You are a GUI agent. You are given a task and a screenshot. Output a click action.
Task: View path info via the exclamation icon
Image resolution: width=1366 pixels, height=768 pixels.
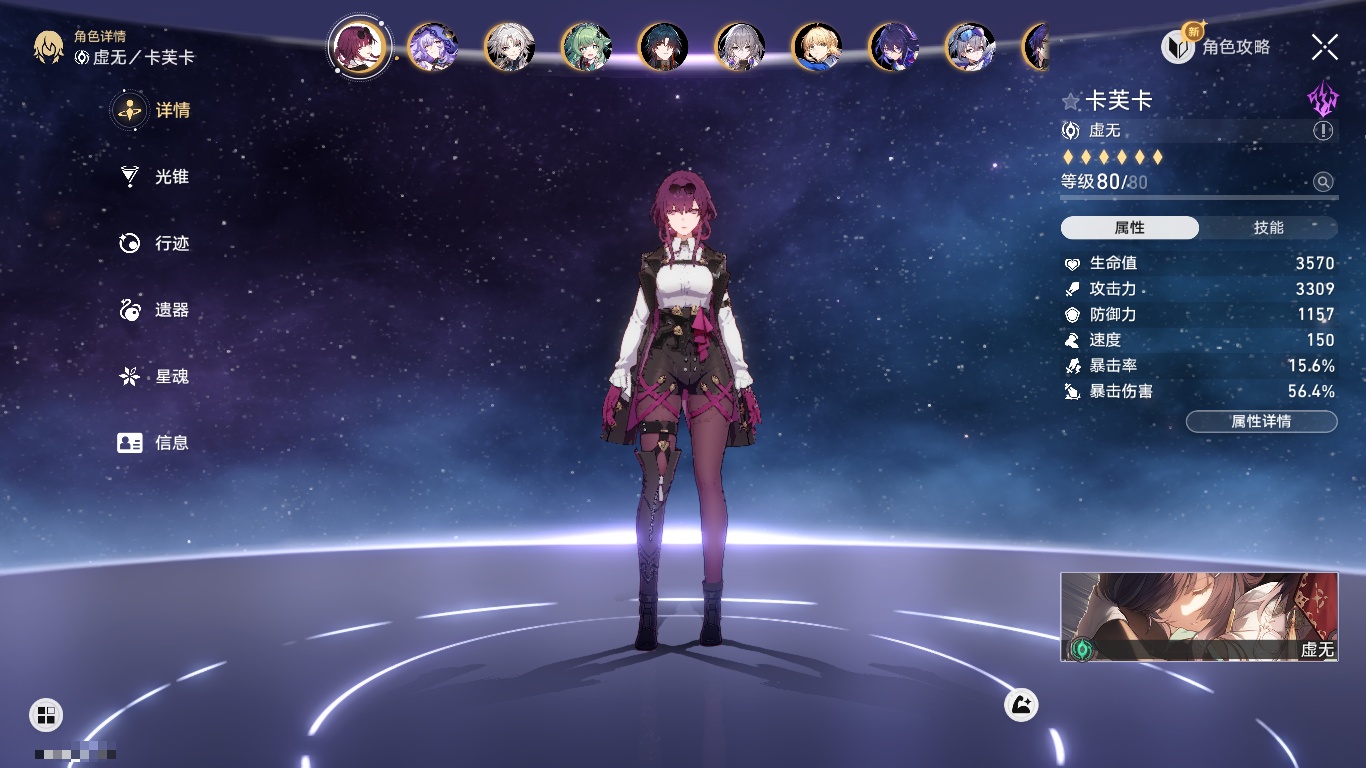(x=1323, y=131)
